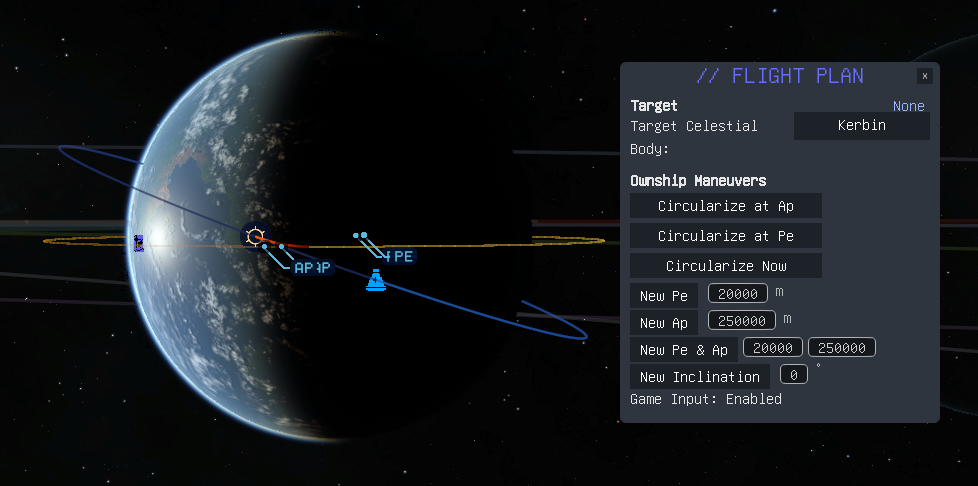Select the PE periapsis marker on orbit

[x=401, y=257]
